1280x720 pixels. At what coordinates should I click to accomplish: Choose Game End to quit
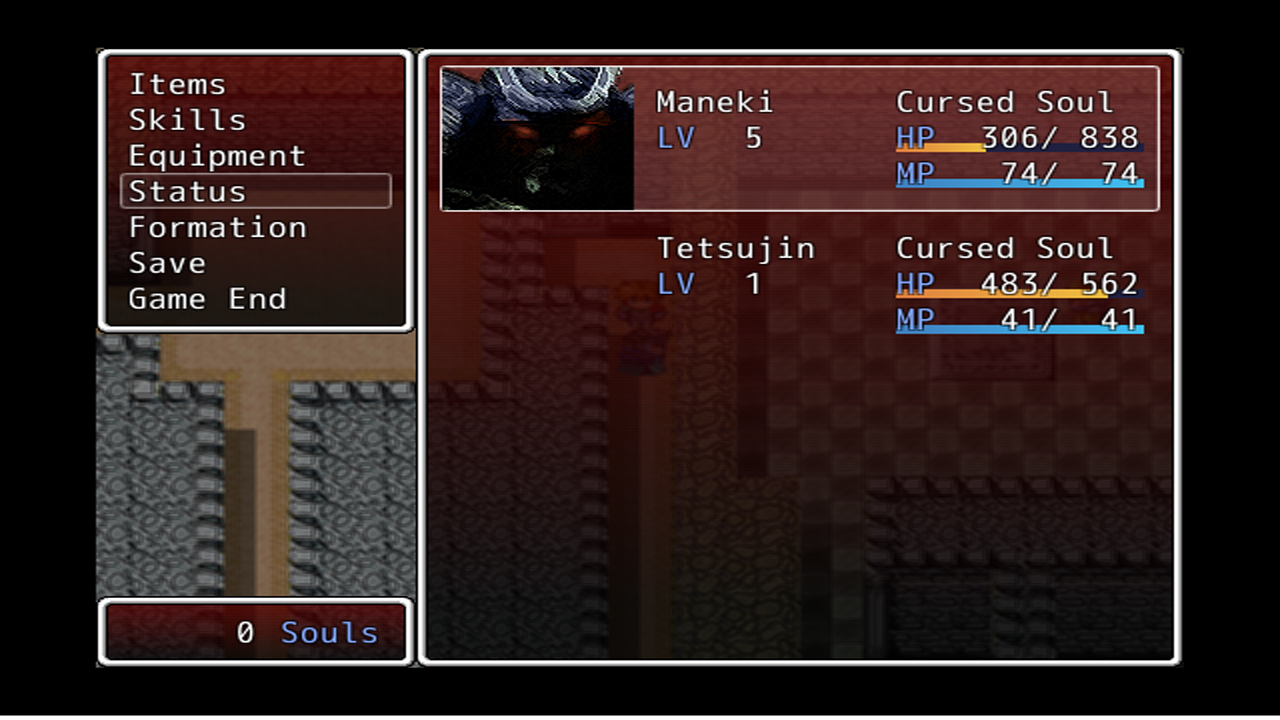click(x=207, y=298)
